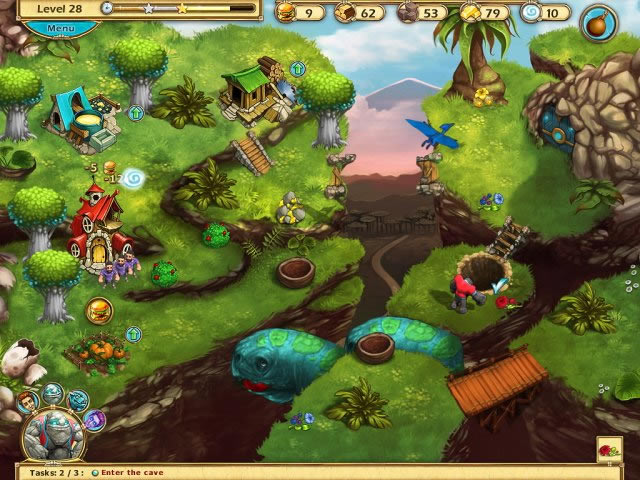The height and width of the screenshot is (480, 640).
Task: Open the Menu button
Action: 59,27
